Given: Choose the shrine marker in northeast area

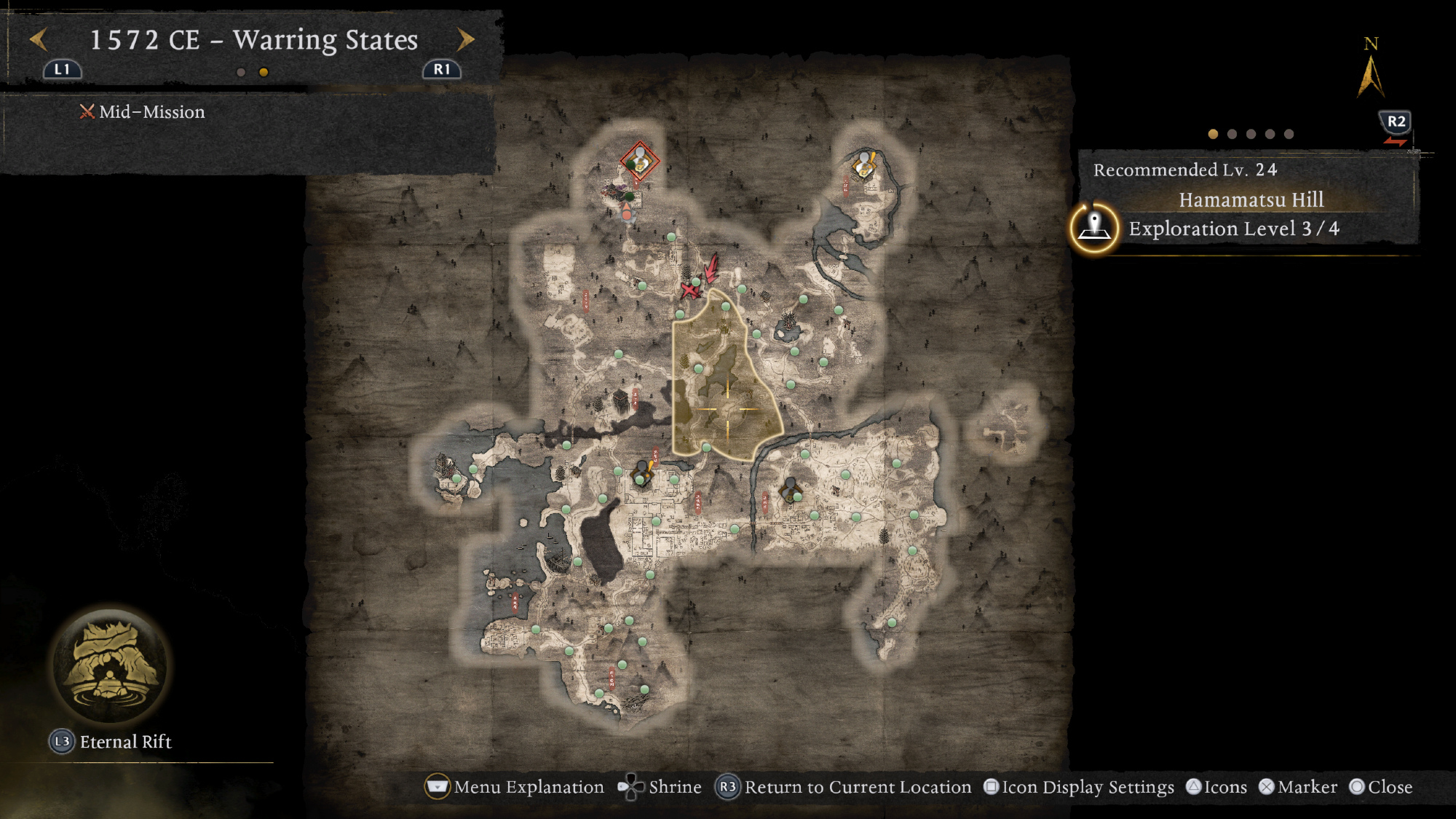Looking at the screenshot, I should tap(864, 165).
